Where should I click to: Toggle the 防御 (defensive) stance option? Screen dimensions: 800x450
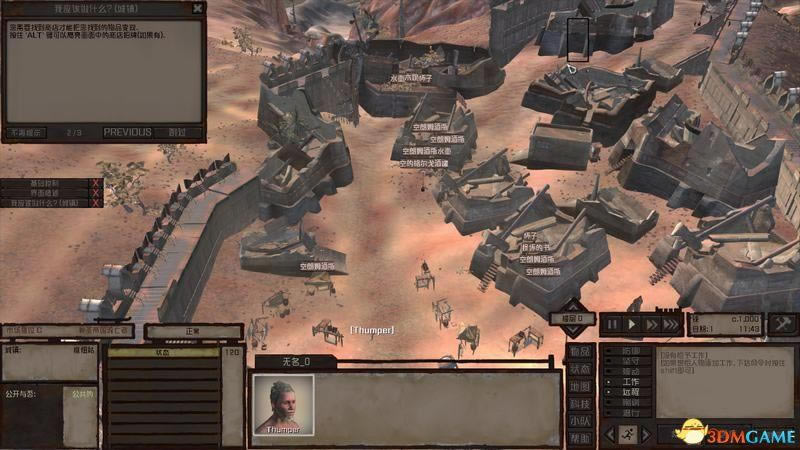point(630,351)
